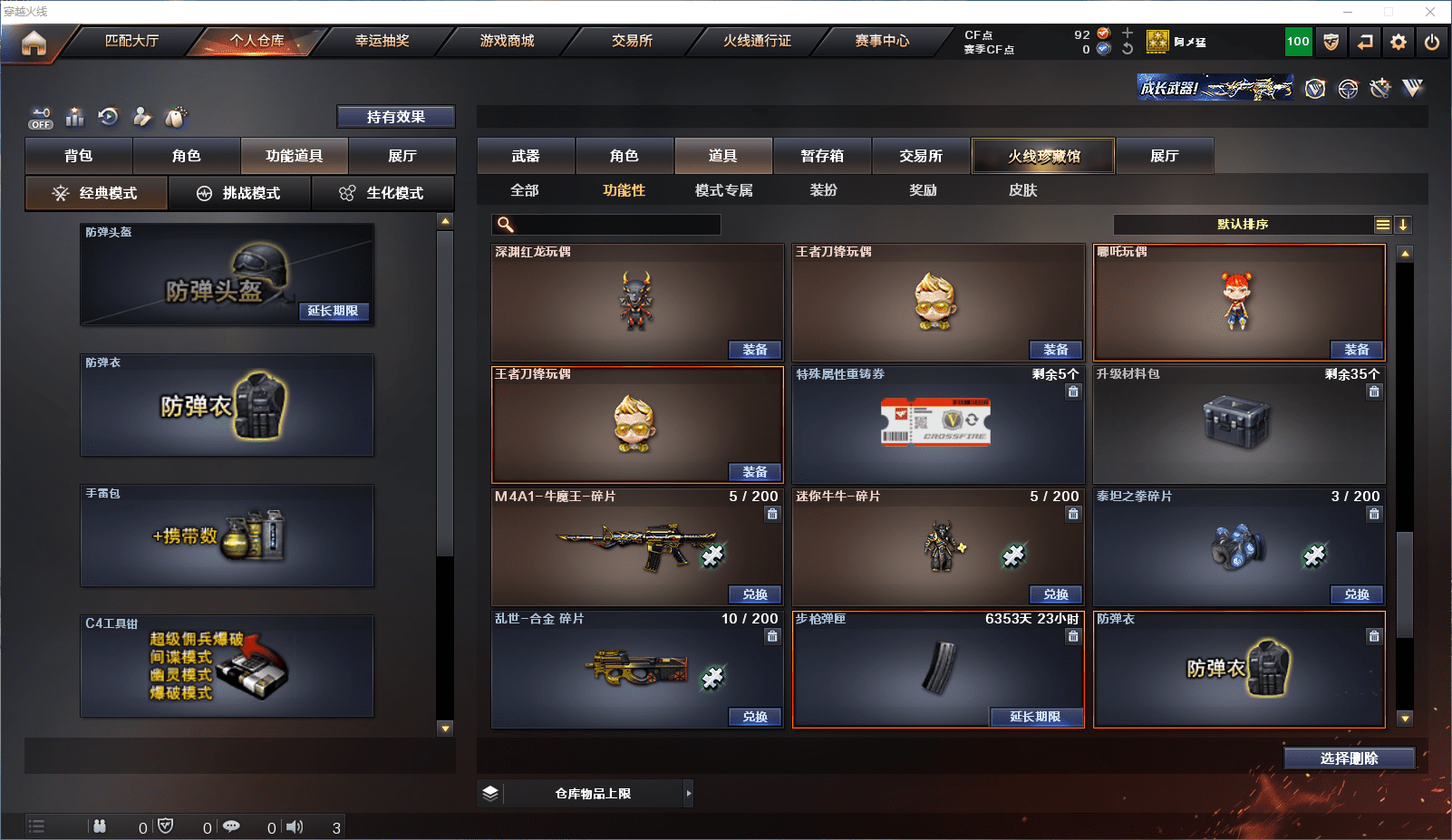Select 生化模式 biochemical mode
This screenshot has width=1452, height=840.
click(382, 193)
